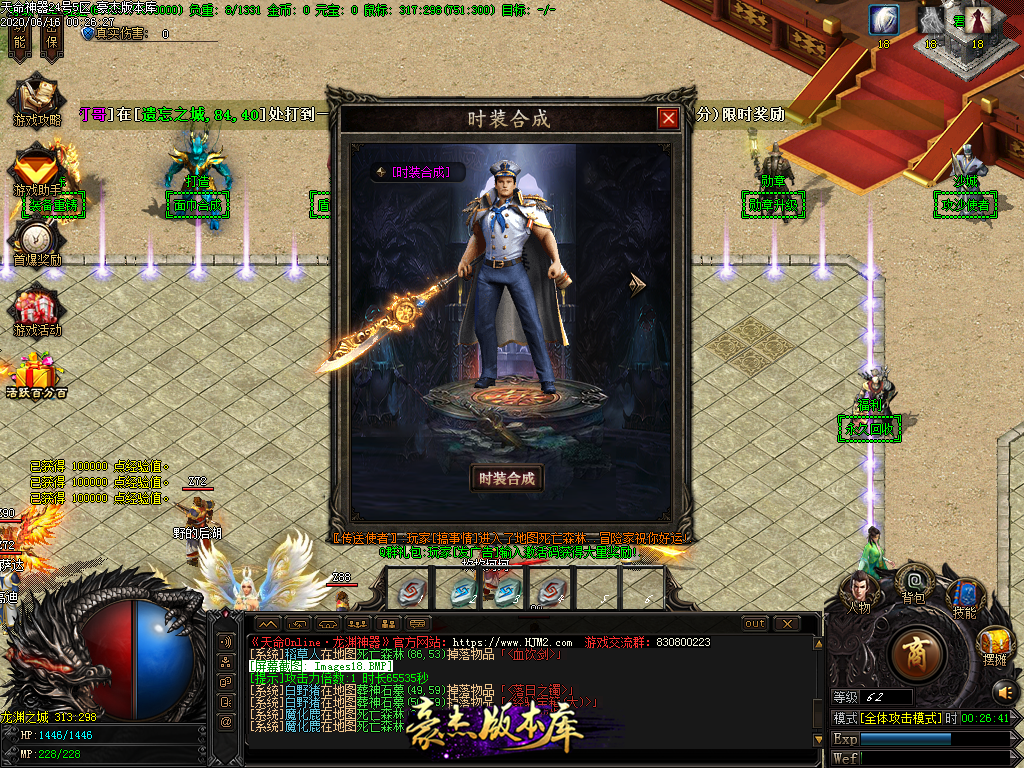The image size is (1024, 768).
Task: Open the 活跃百分百 gift box
Action: pyautogui.click(x=37, y=376)
